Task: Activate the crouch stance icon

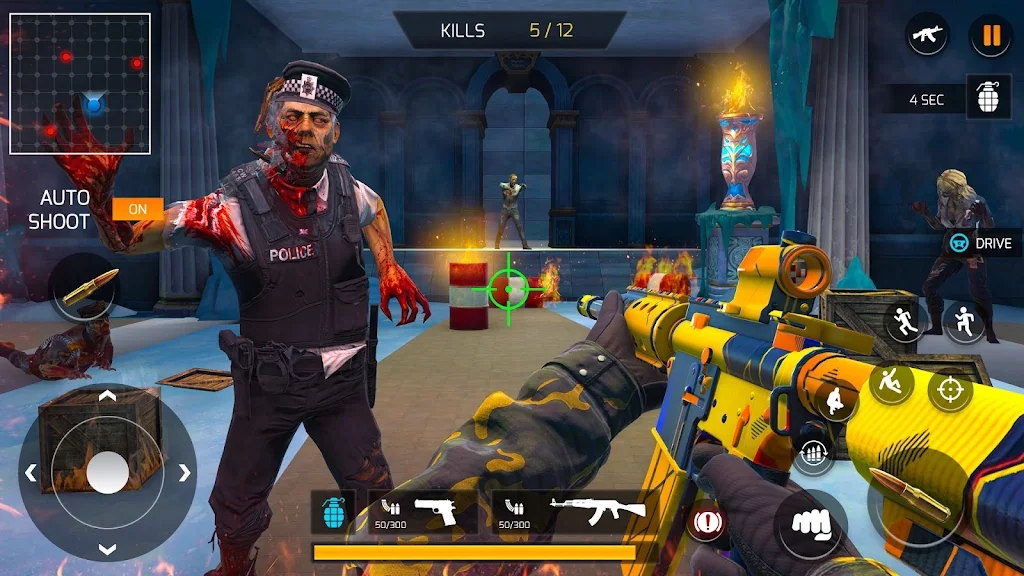Action: [837, 400]
